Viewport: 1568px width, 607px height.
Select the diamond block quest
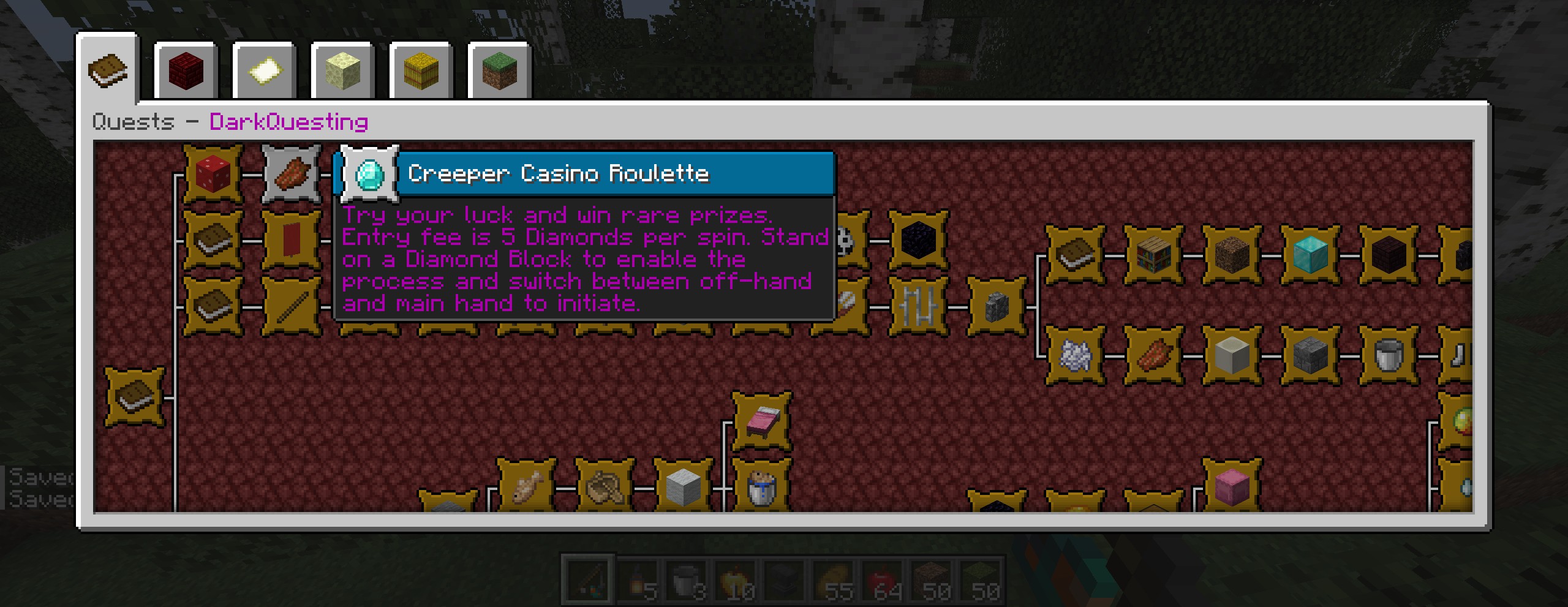coord(1310,255)
